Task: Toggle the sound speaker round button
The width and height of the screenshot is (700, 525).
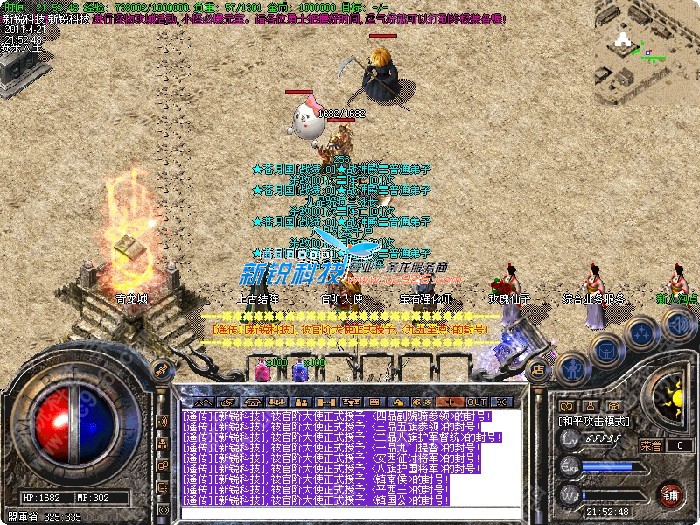Action: [678, 324]
